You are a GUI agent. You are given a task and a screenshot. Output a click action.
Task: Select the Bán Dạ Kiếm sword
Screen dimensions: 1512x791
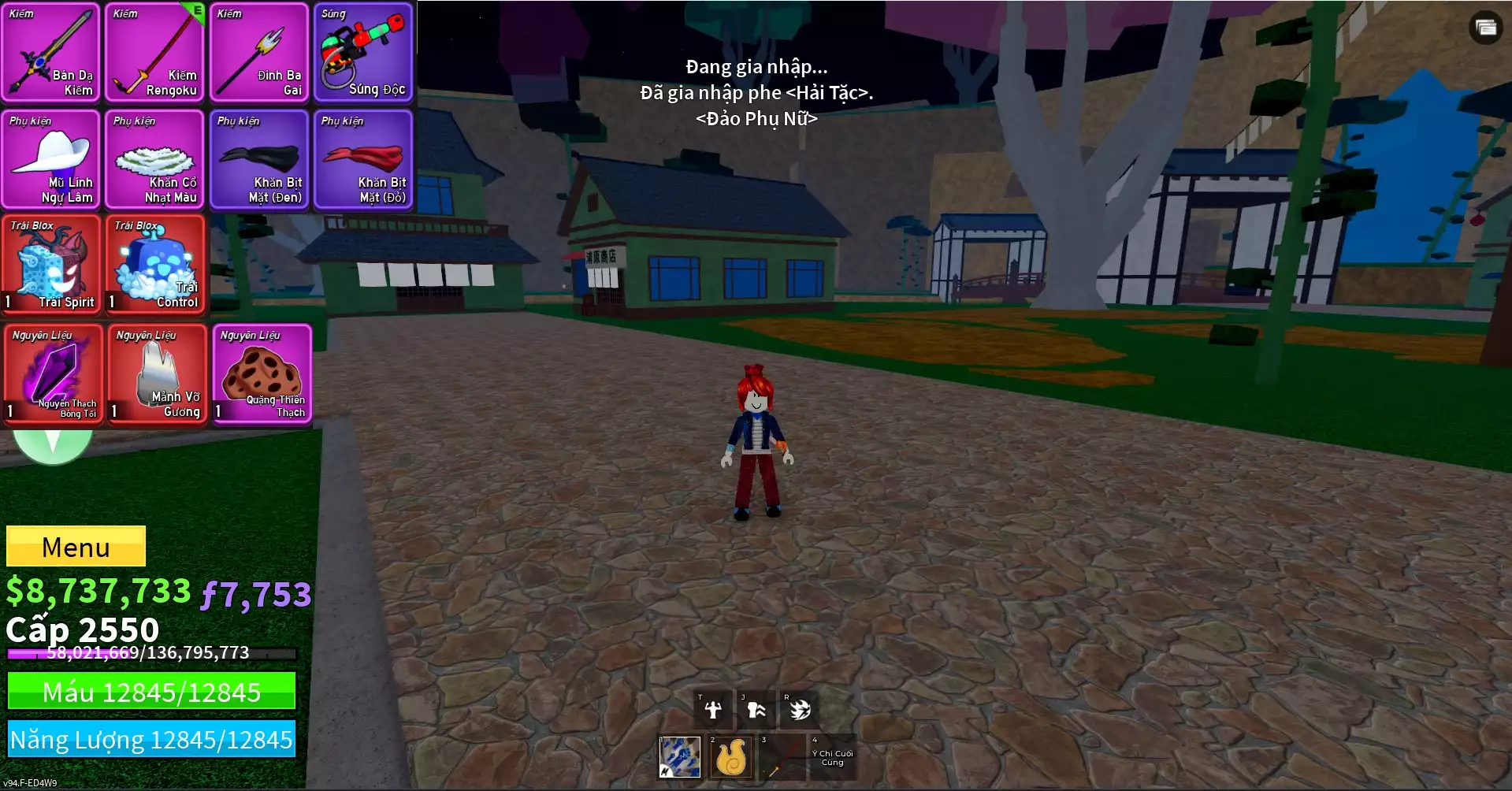tap(51, 53)
